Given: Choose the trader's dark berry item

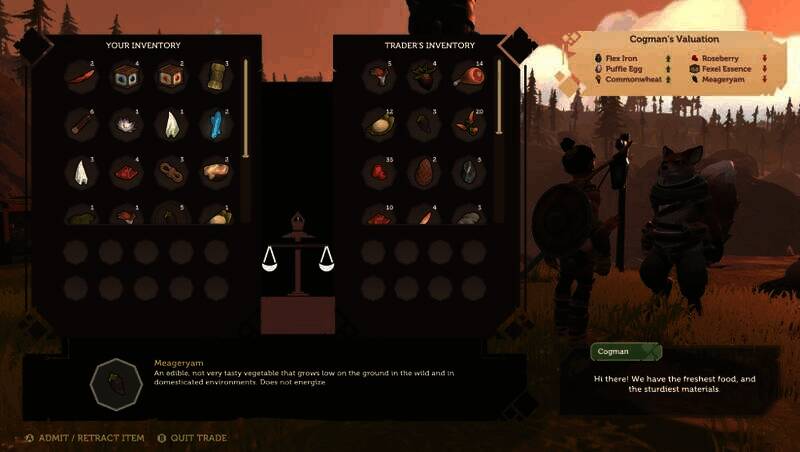Looking at the screenshot, I should pyautogui.click(x=424, y=76).
